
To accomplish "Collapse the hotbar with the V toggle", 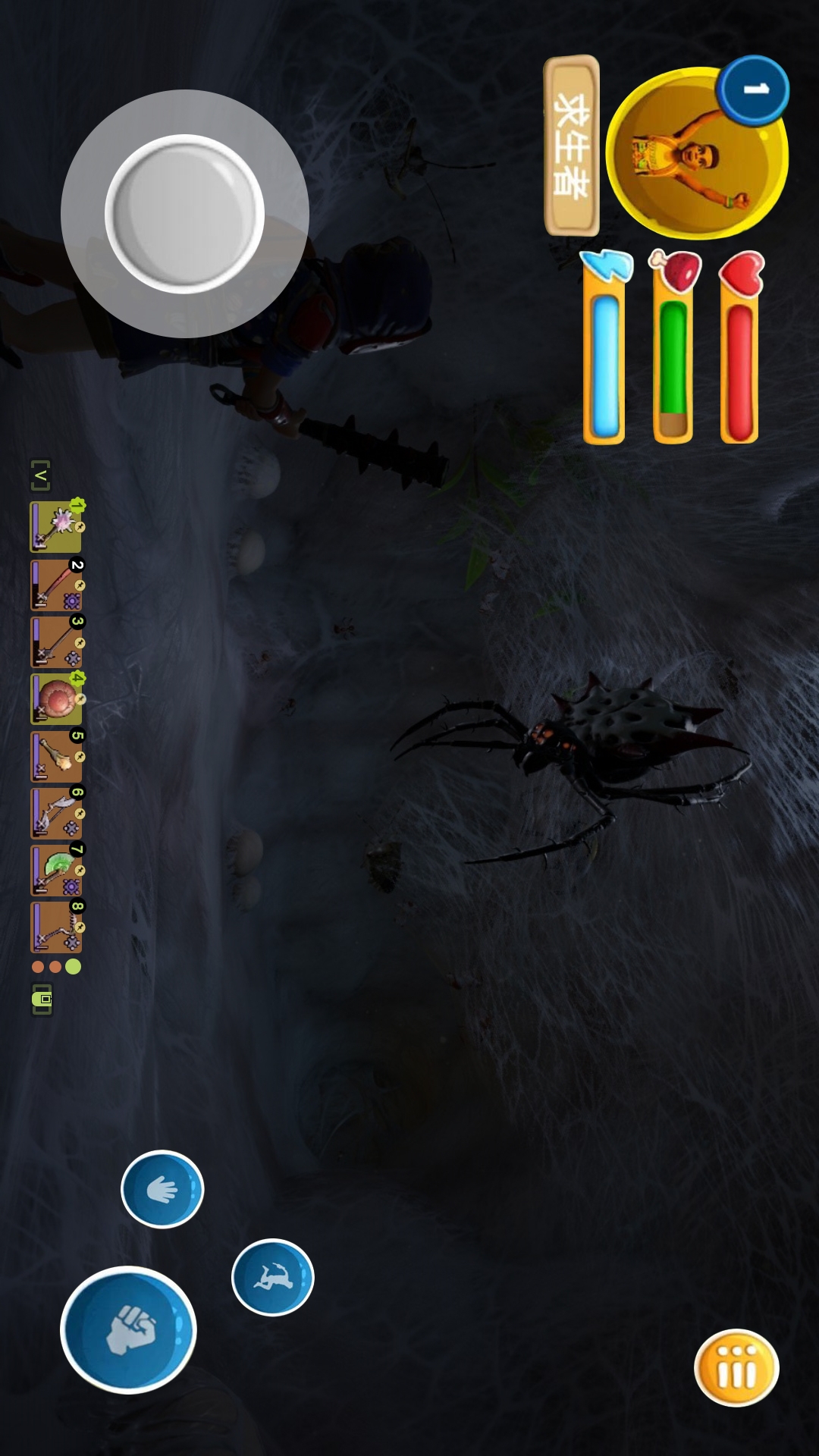I will (x=40, y=475).
